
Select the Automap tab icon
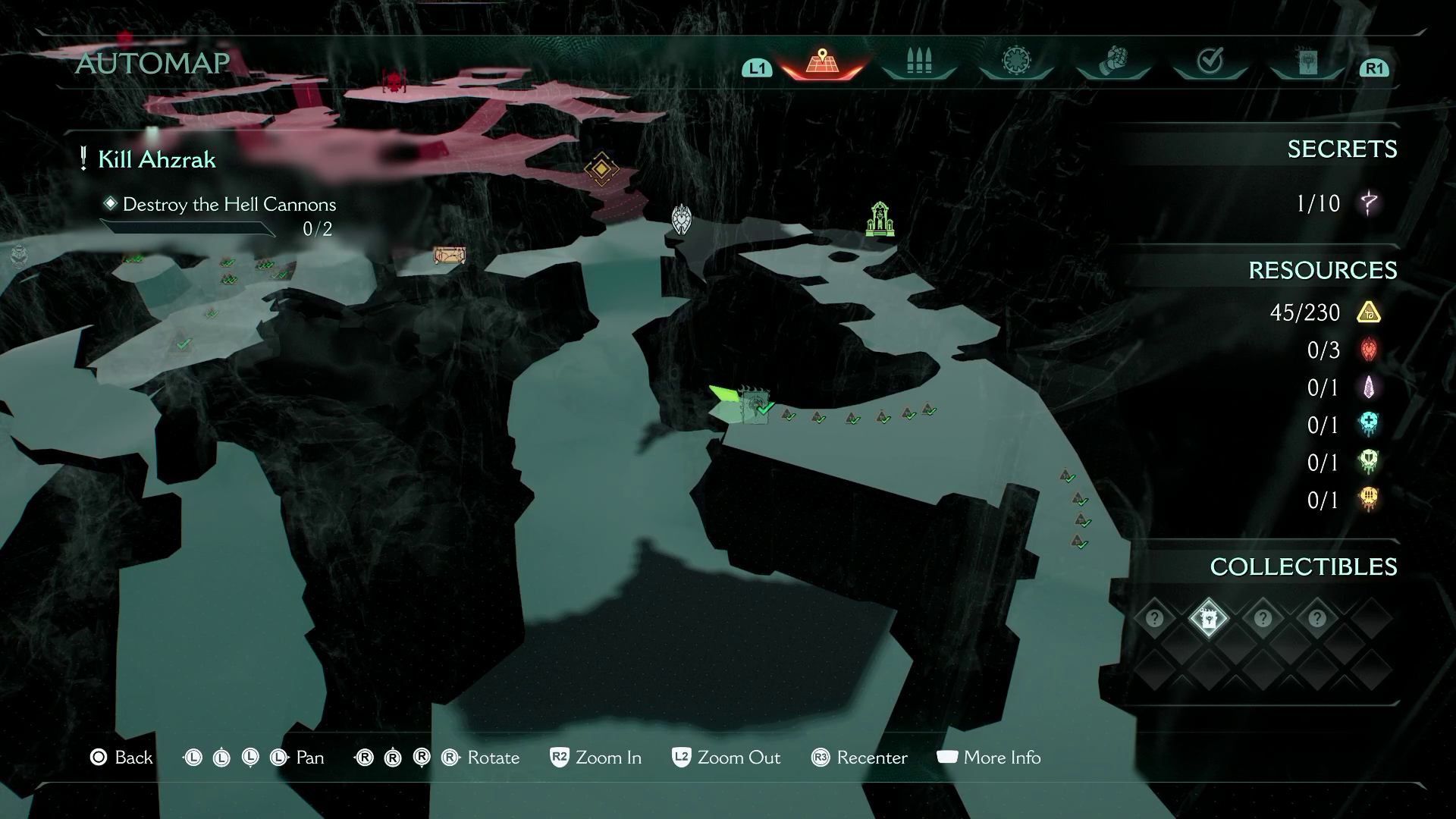coord(822,62)
